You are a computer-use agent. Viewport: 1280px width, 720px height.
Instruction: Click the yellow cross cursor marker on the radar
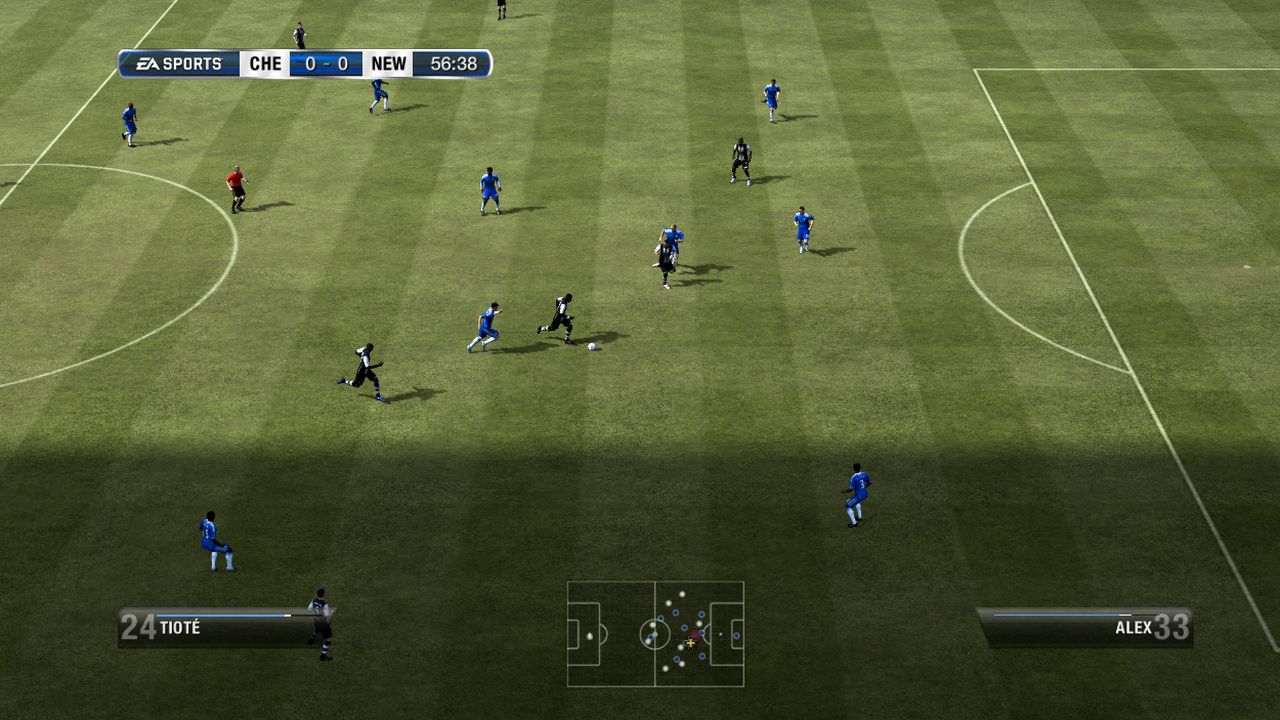[691, 643]
